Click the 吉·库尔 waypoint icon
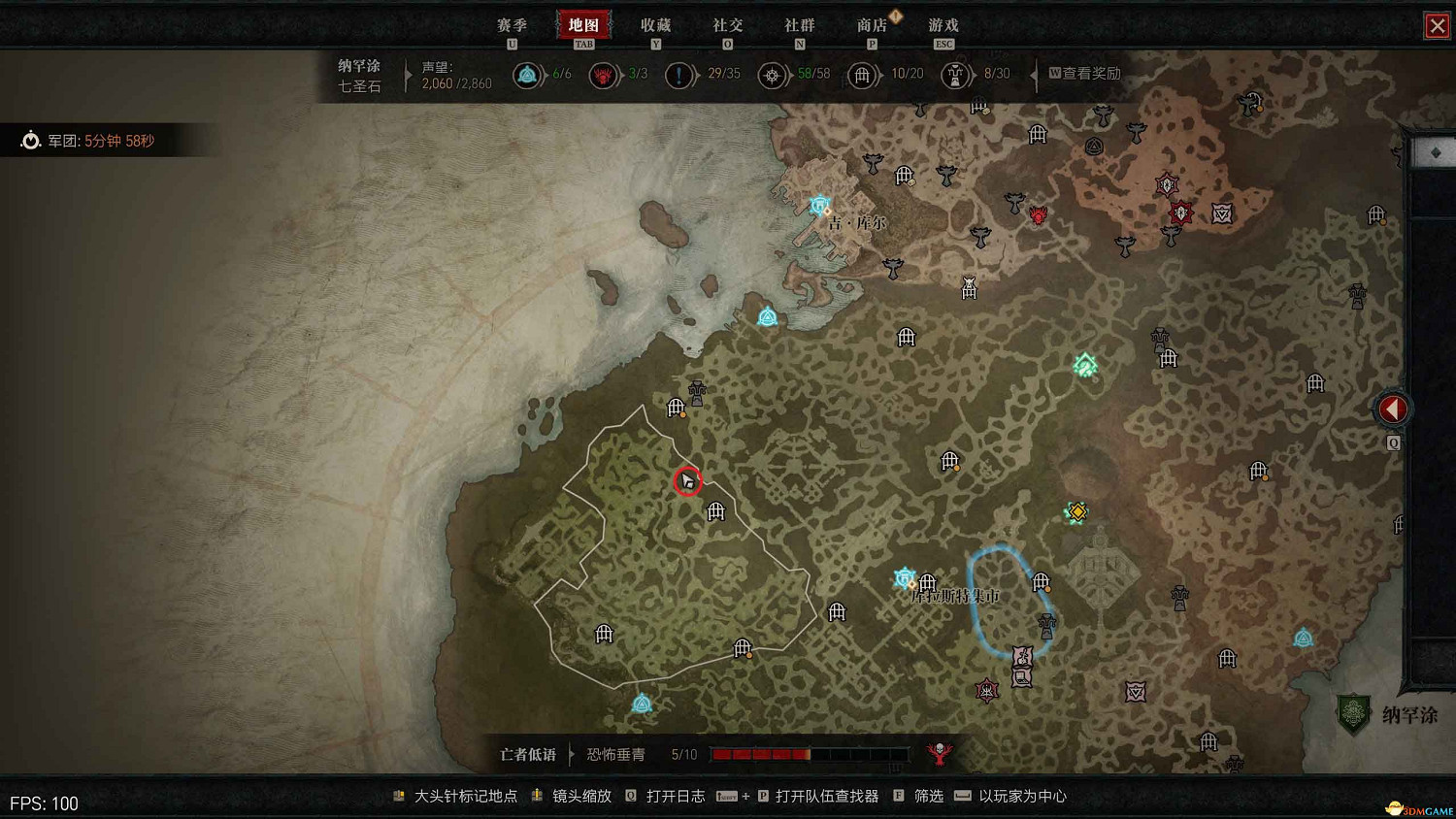This screenshot has height=819, width=1456. (x=819, y=205)
